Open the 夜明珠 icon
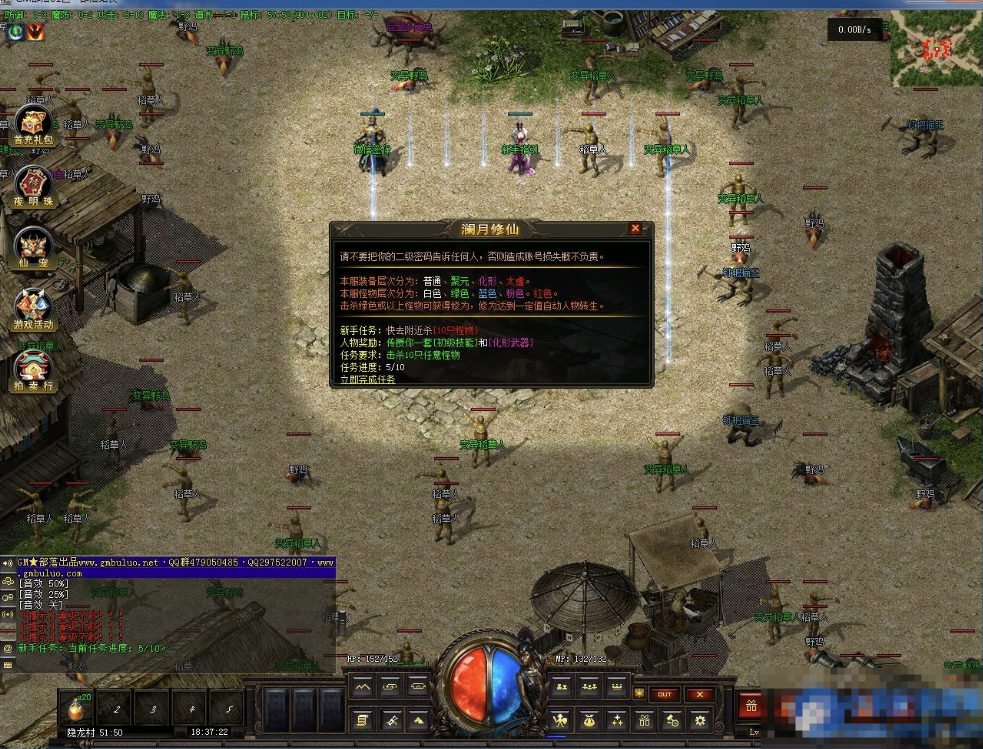983x749 pixels. (33, 186)
